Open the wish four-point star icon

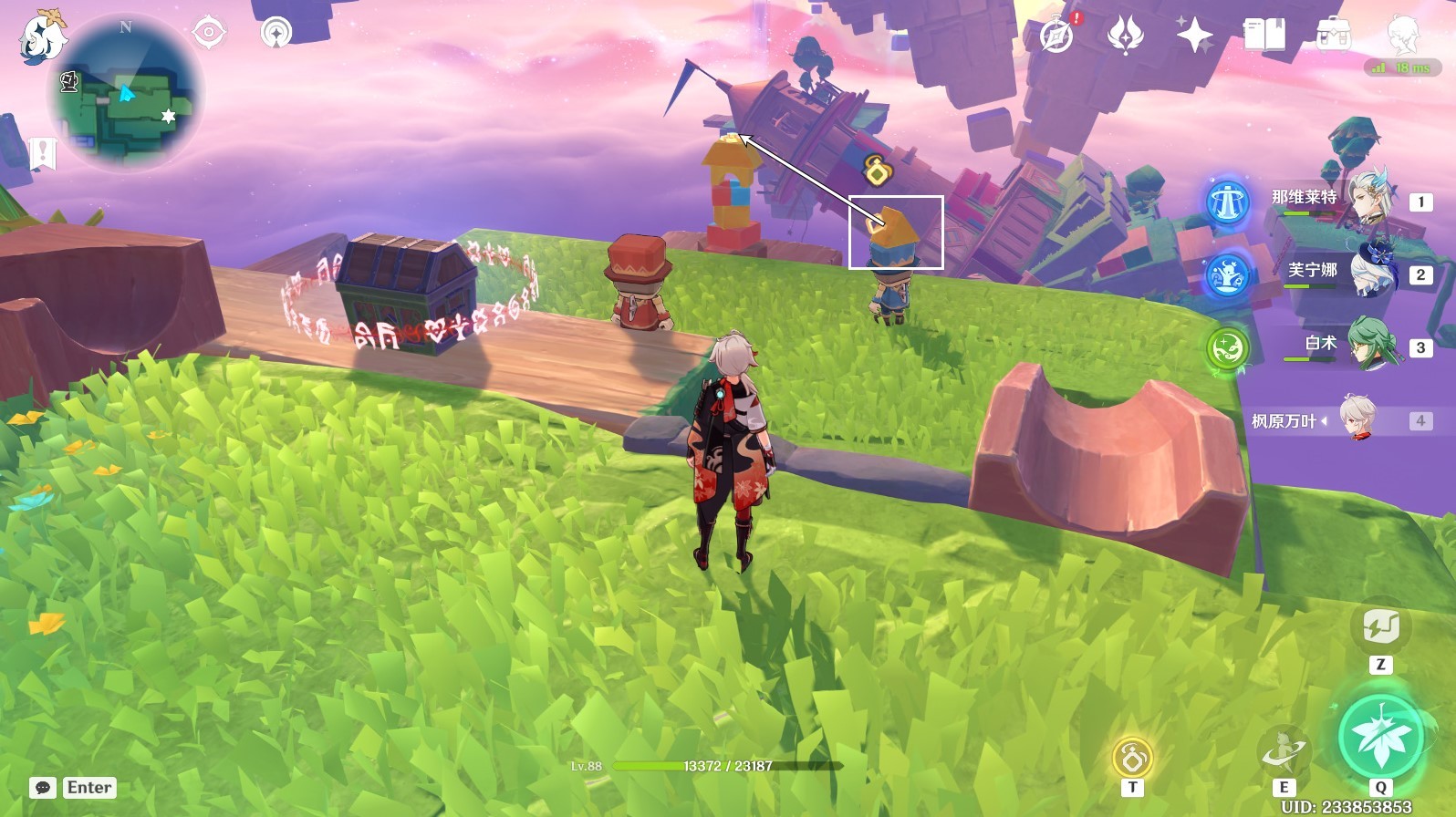click(1194, 36)
